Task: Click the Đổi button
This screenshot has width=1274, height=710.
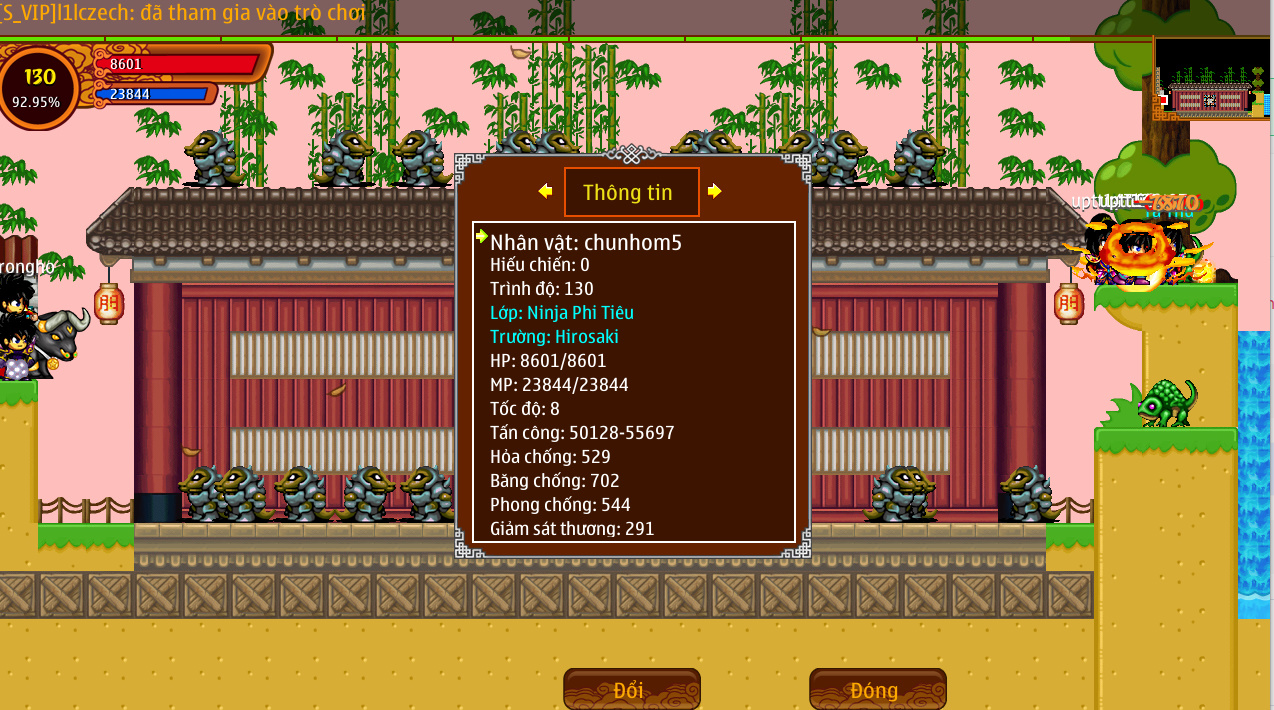Action: (631, 690)
